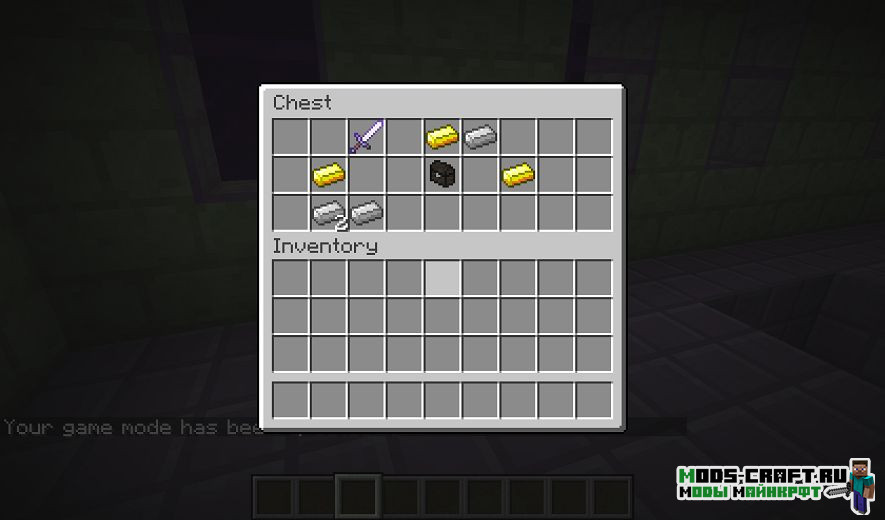Take the stack of two iron ingots
This screenshot has width=885, height=520.
[328, 212]
